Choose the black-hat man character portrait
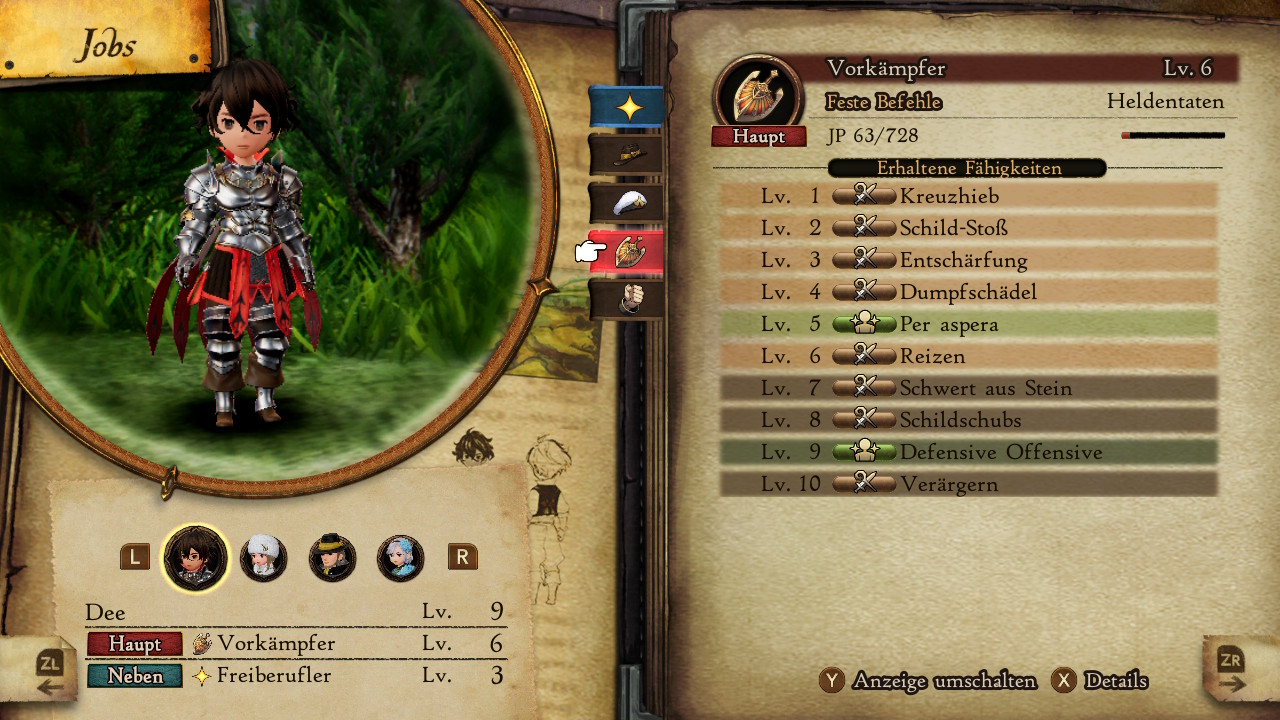 (332, 558)
